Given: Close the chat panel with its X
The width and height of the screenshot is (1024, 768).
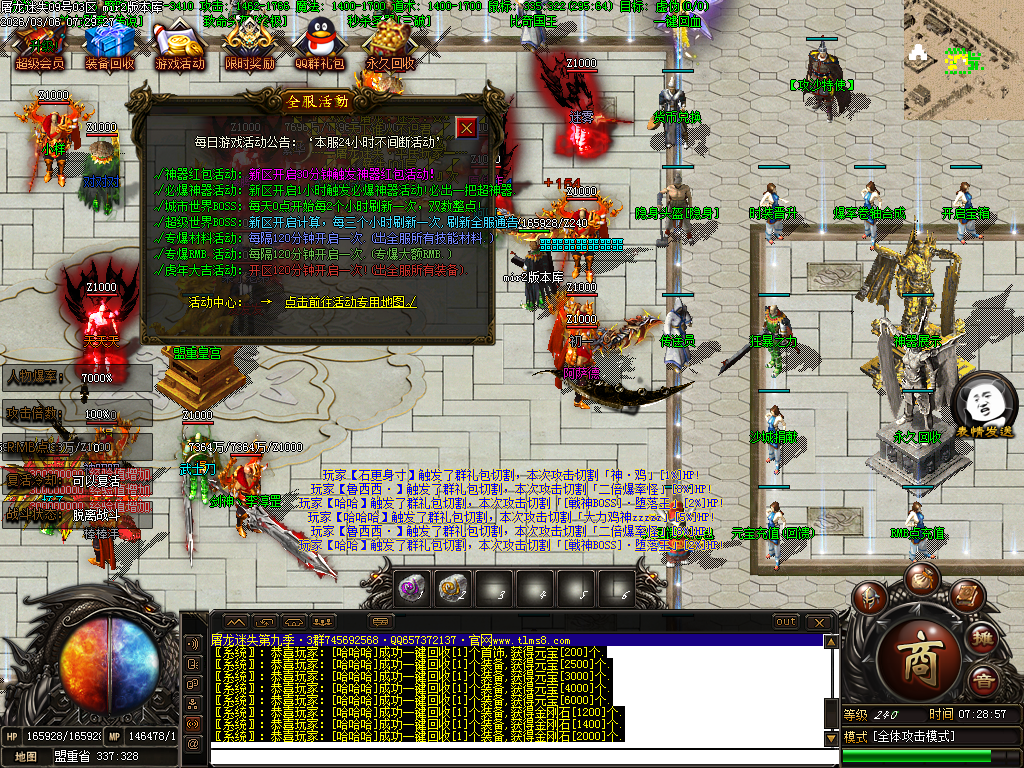Looking at the screenshot, I should pos(819,622).
